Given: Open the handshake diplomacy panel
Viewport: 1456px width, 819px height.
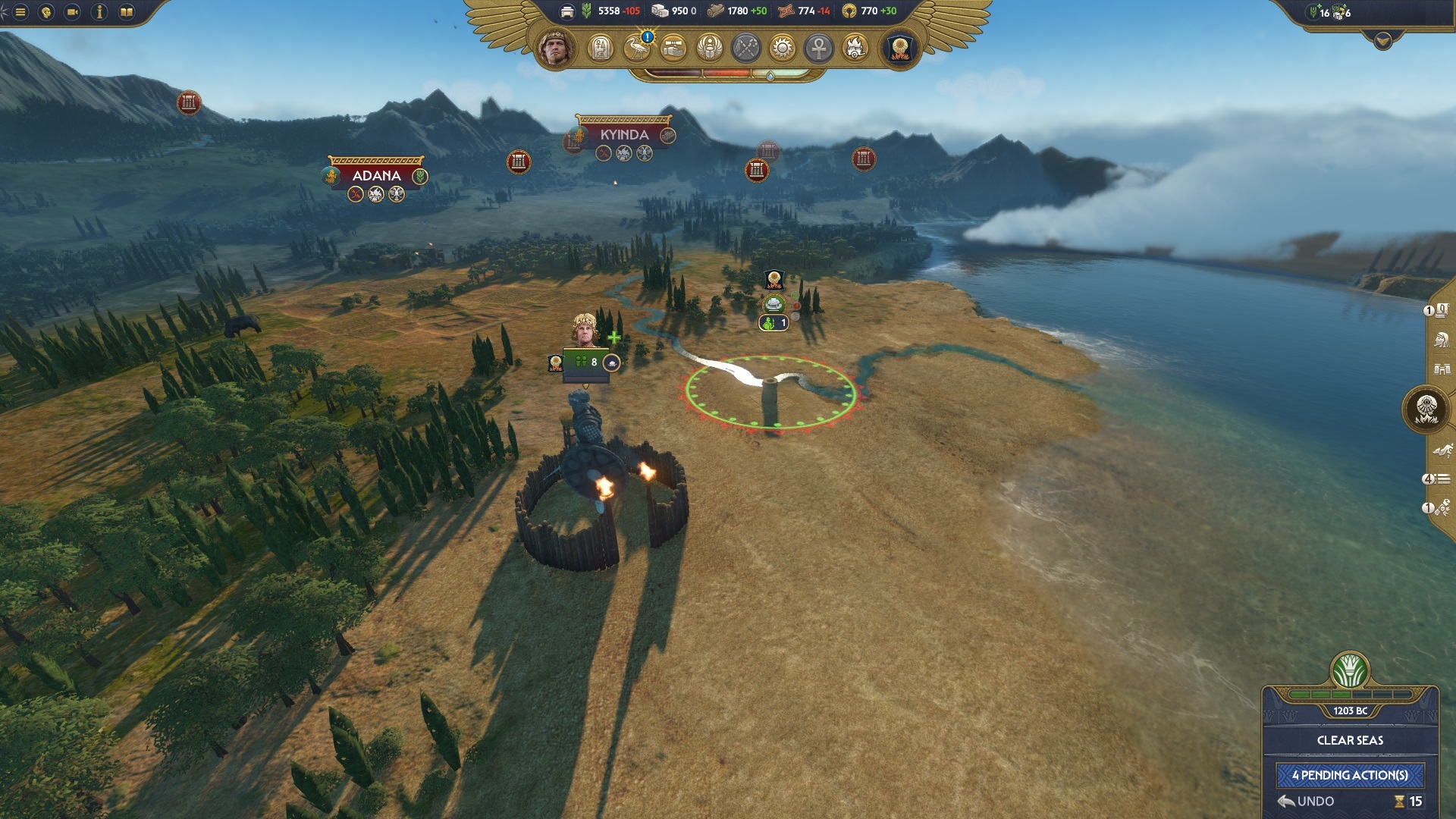Looking at the screenshot, I should click(673, 49).
